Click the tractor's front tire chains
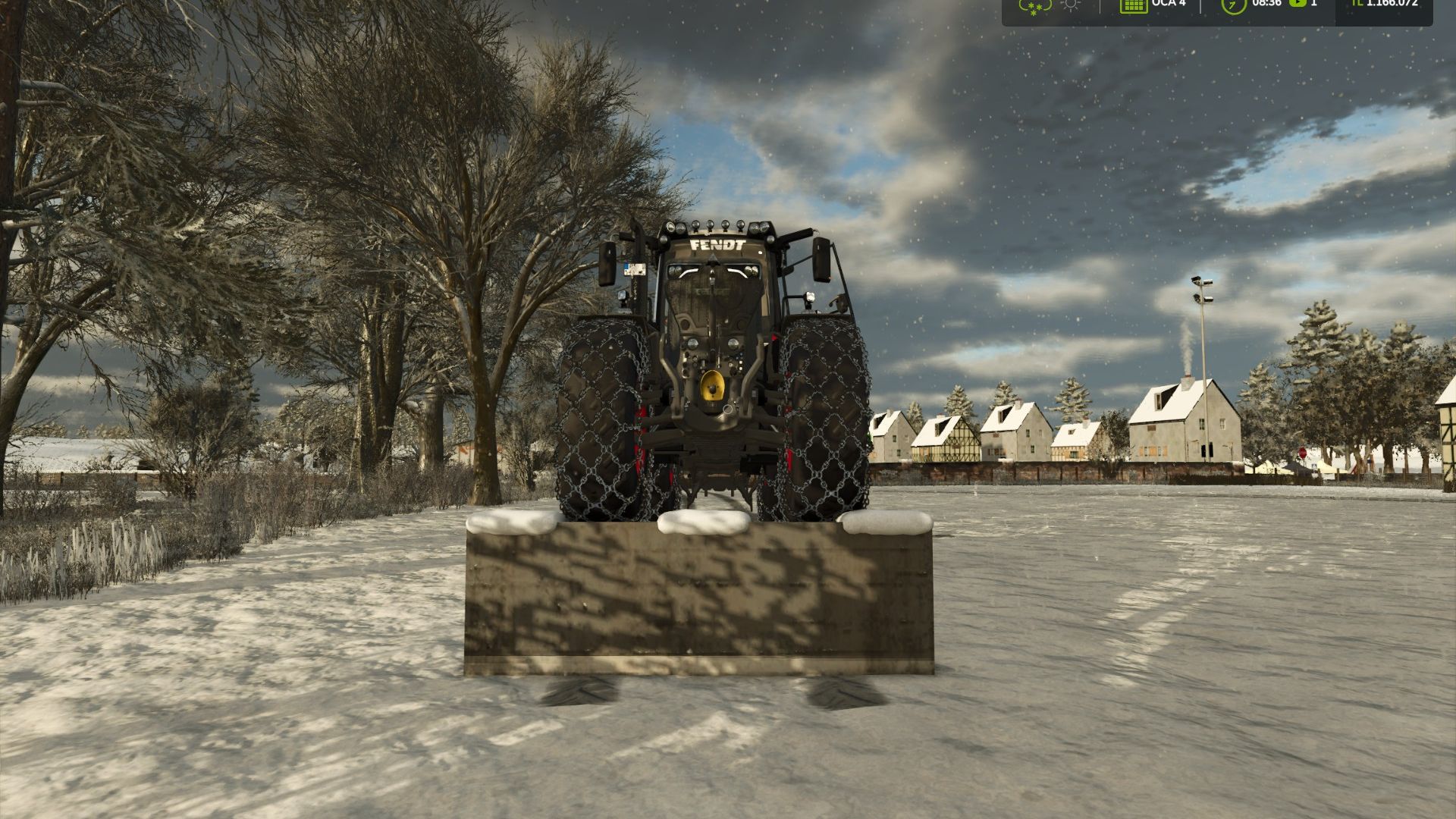Screen dimensions: 1456x819 click(607, 425)
